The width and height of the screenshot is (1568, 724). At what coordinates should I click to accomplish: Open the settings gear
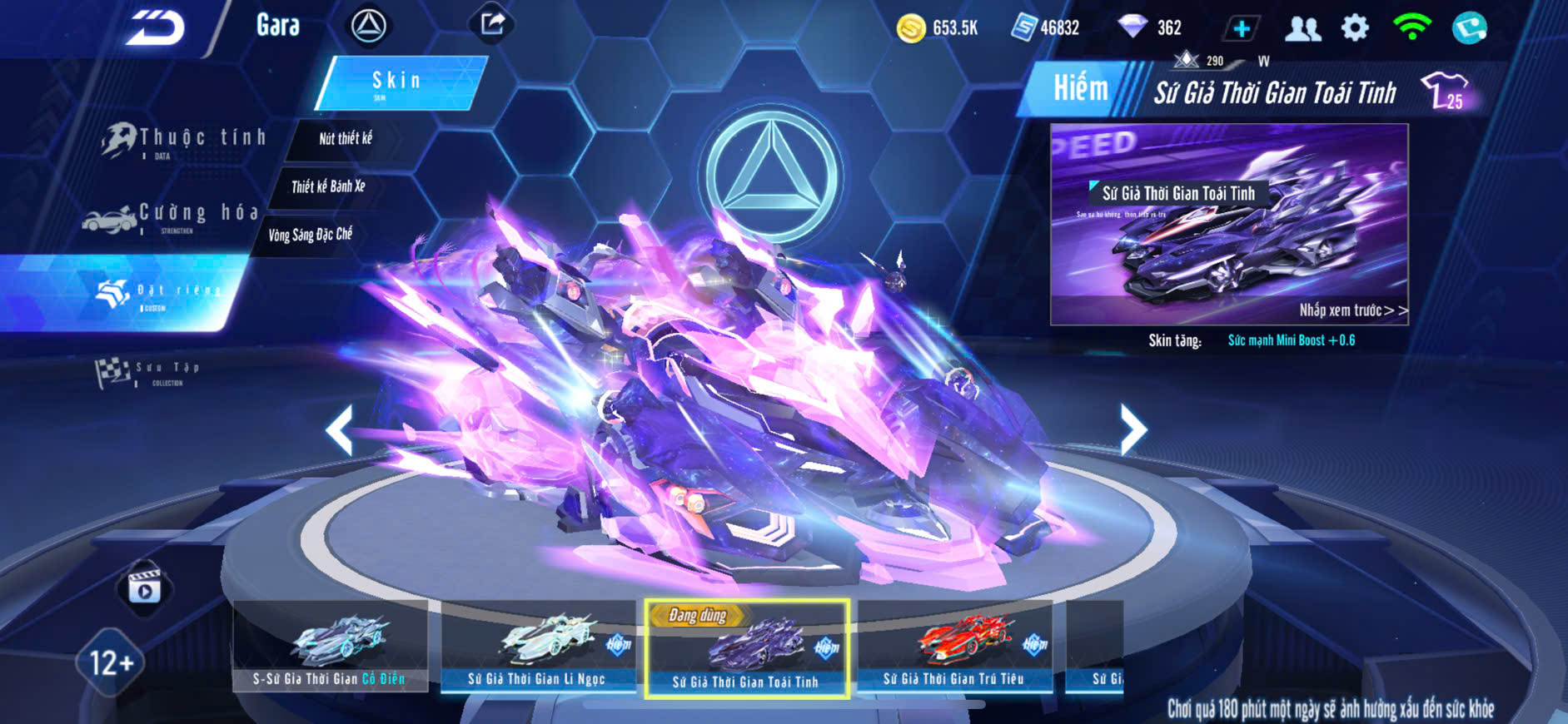click(x=1355, y=28)
